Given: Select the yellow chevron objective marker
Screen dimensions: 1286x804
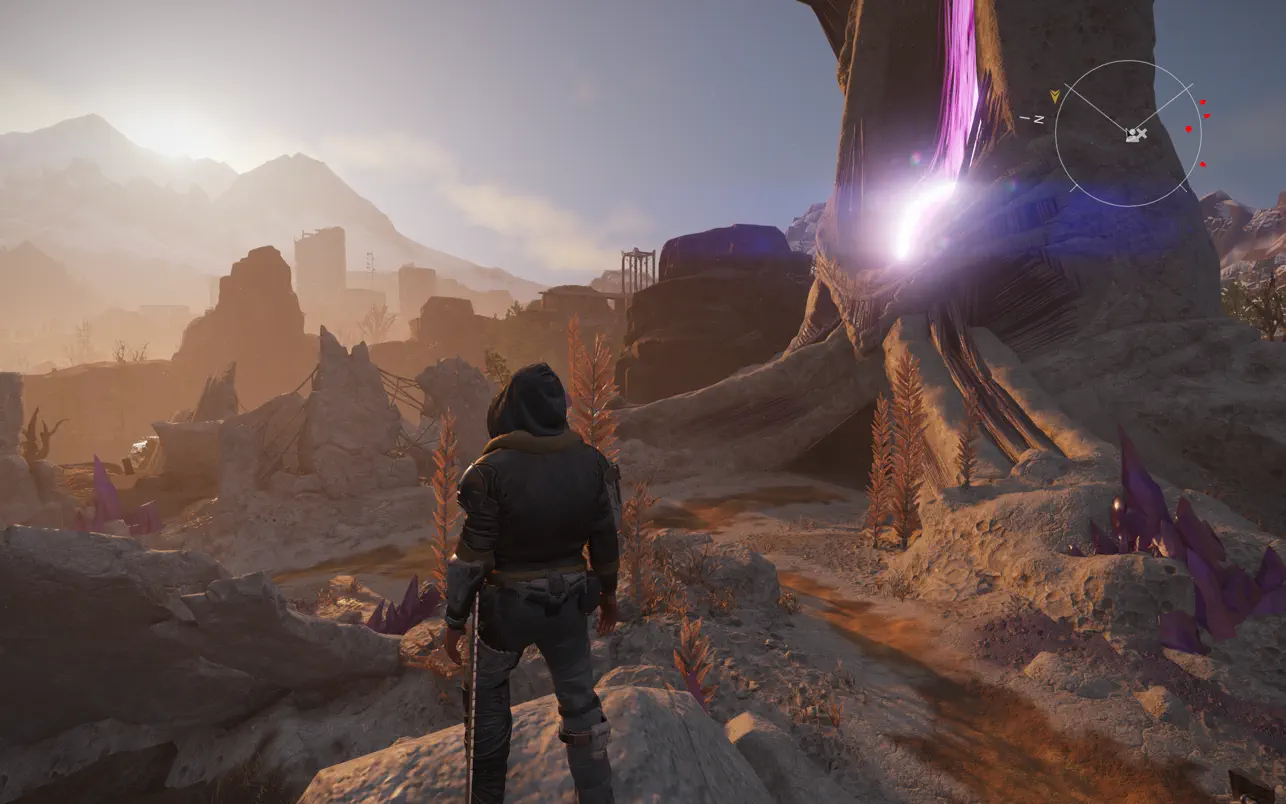Looking at the screenshot, I should pyautogui.click(x=1055, y=96).
